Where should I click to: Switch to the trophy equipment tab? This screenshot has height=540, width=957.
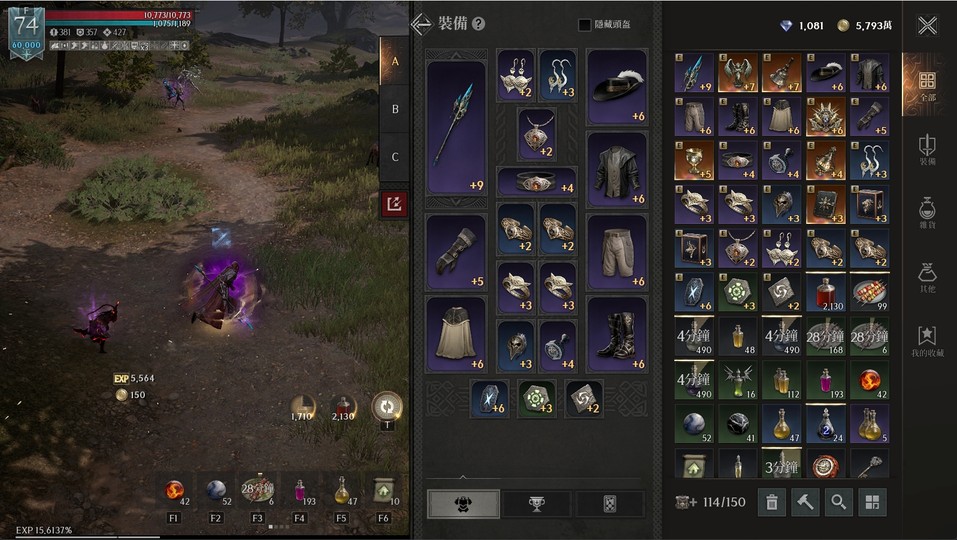tap(537, 503)
